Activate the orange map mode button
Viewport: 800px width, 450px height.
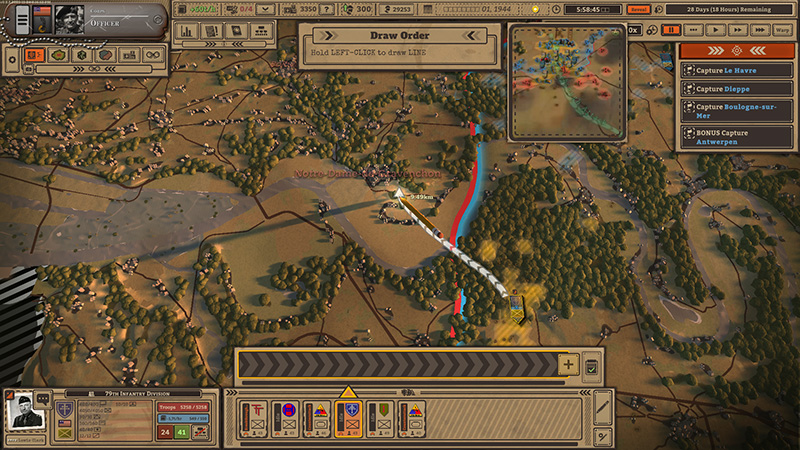click(36, 54)
